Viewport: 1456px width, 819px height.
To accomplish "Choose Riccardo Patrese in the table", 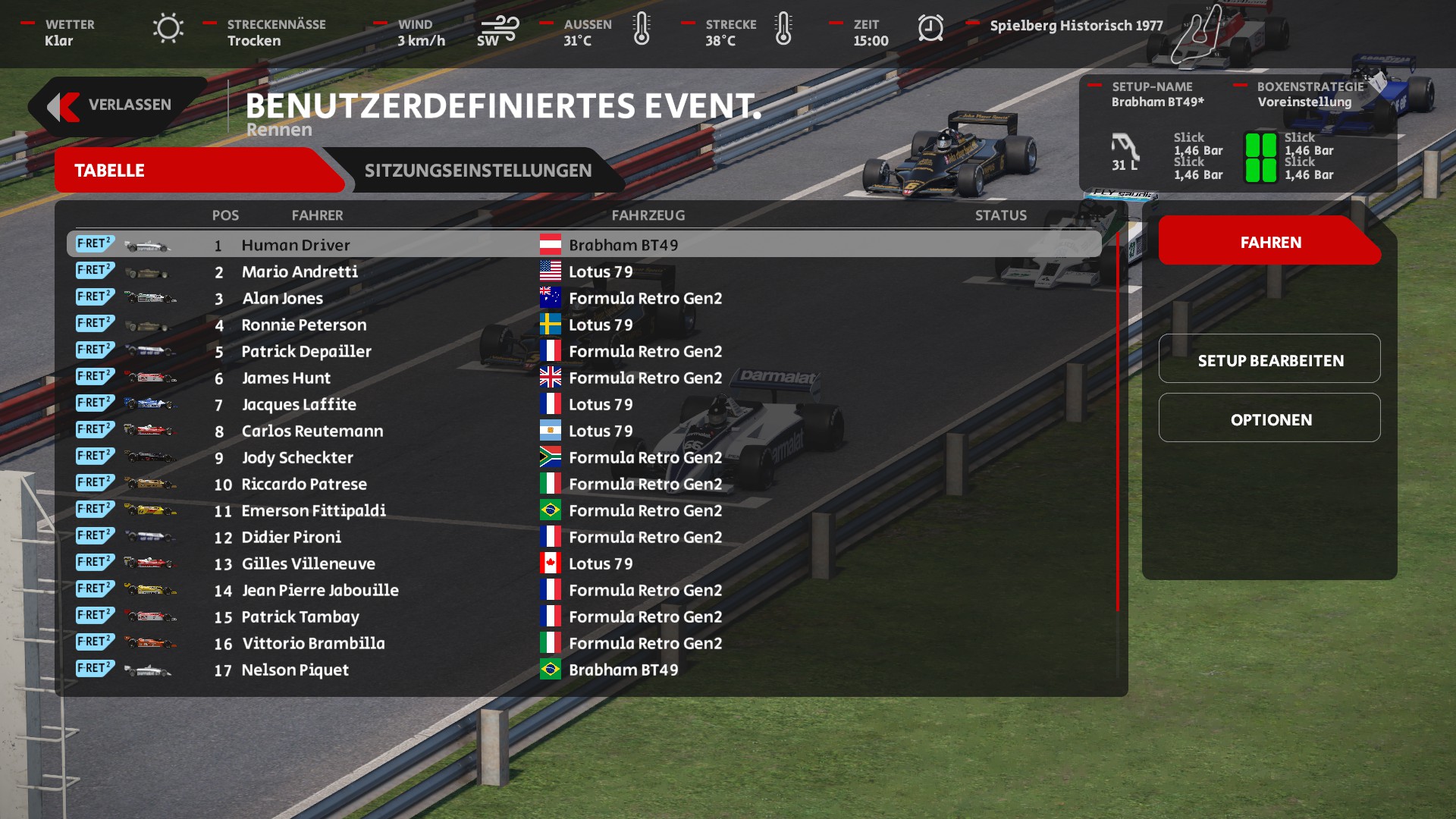I will 303,484.
